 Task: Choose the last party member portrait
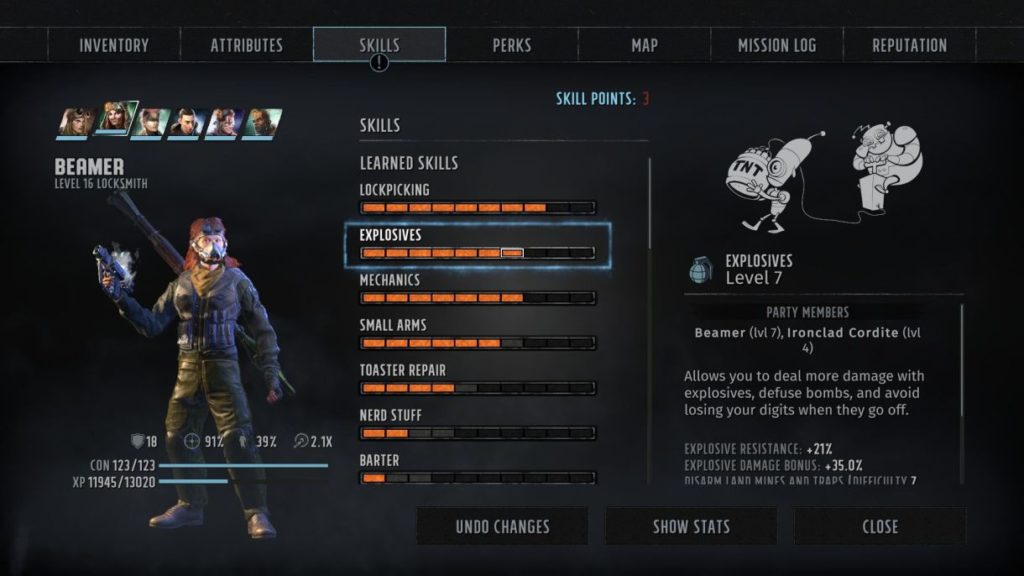(261, 123)
